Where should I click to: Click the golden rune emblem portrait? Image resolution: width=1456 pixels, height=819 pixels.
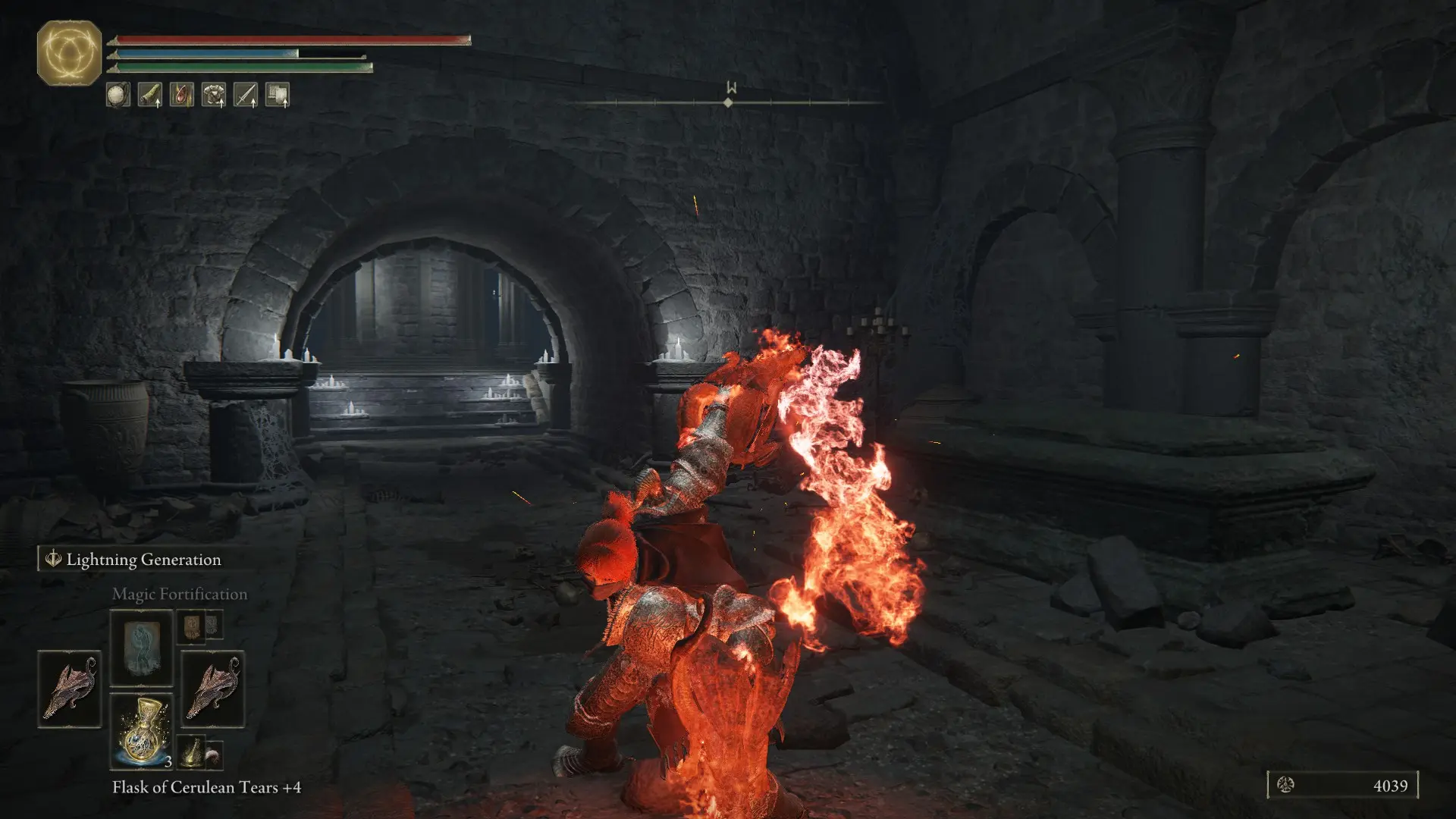pyautogui.click(x=69, y=53)
